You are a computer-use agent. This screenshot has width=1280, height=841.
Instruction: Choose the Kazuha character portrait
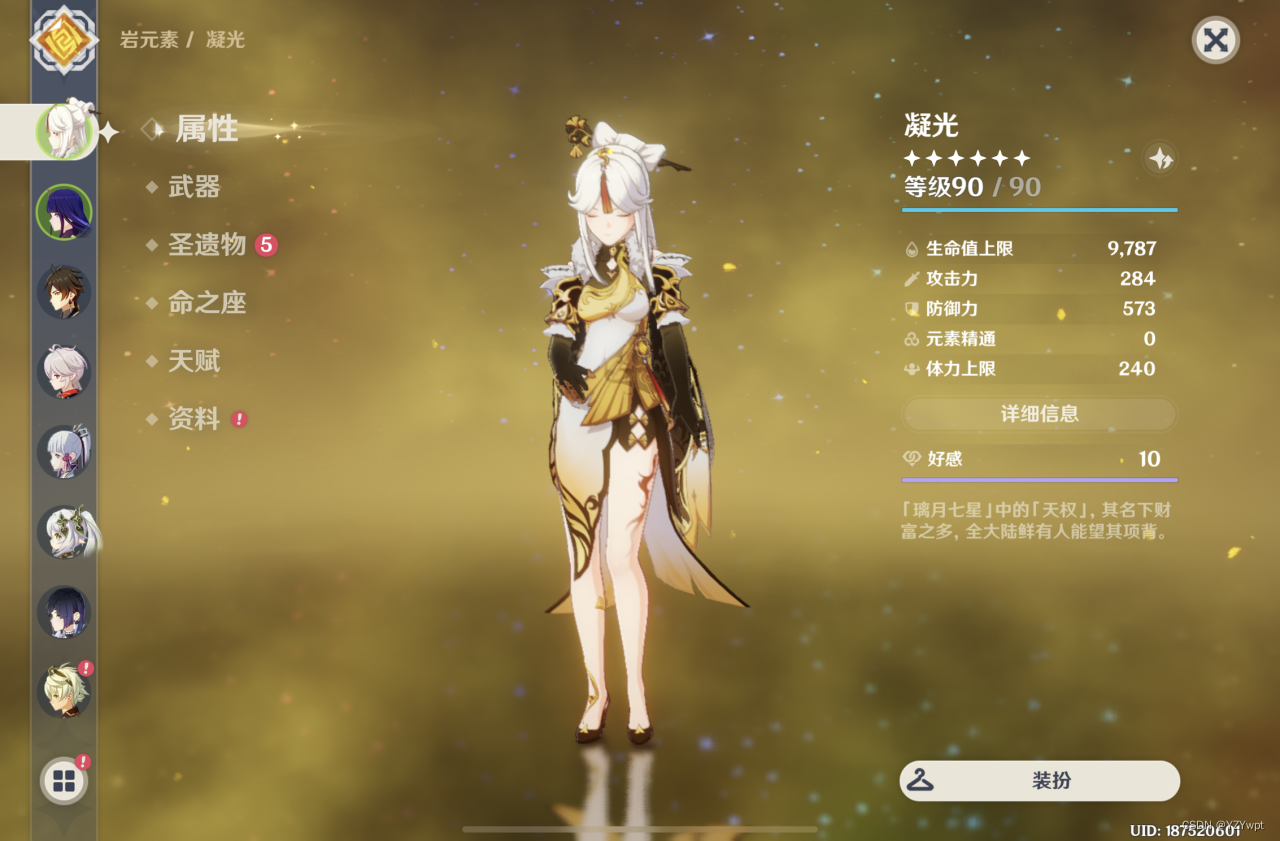(64, 372)
